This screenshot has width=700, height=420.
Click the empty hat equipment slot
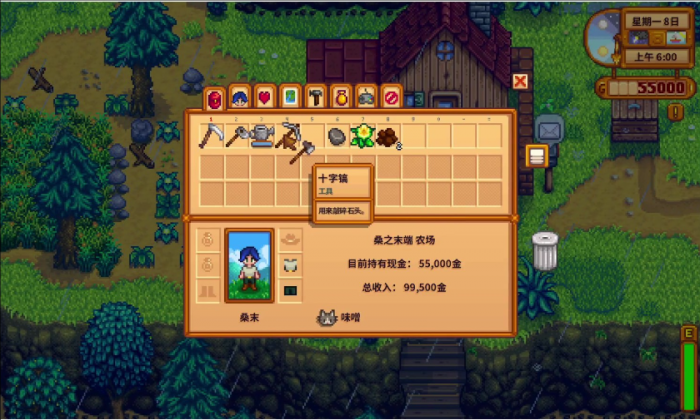coord(291,239)
